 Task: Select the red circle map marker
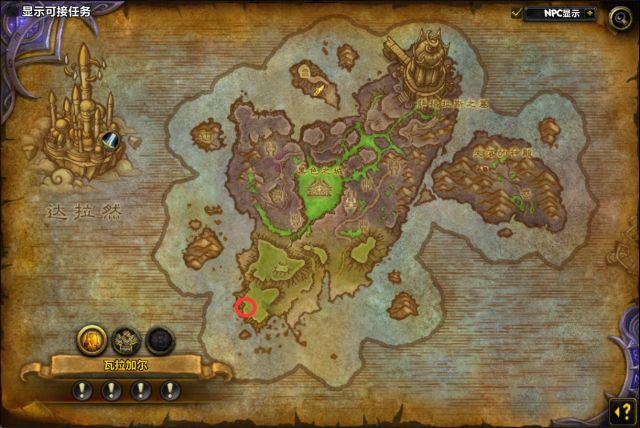click(245, 307)
